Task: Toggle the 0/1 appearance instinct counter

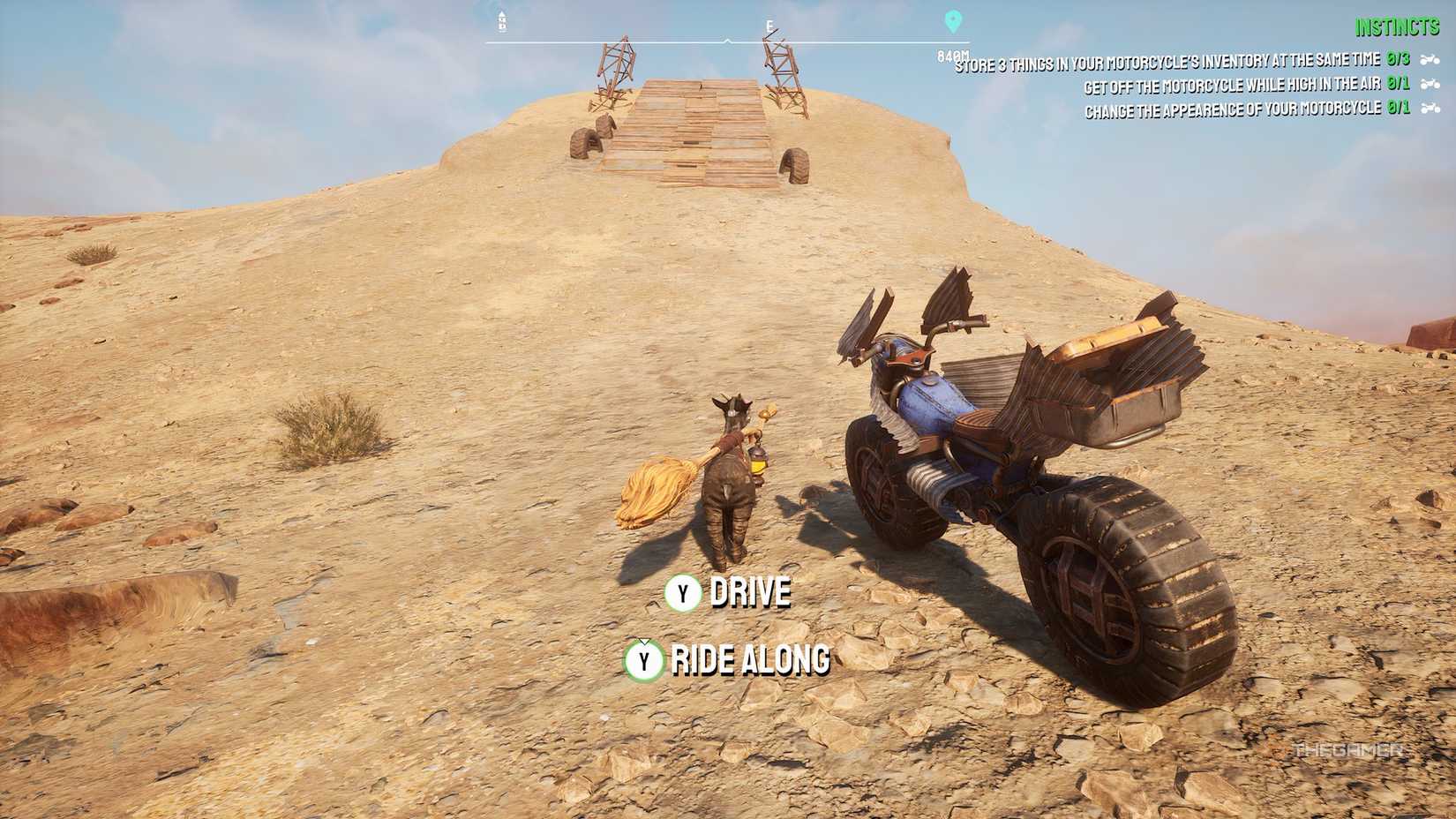Action: coord(1400,108)
